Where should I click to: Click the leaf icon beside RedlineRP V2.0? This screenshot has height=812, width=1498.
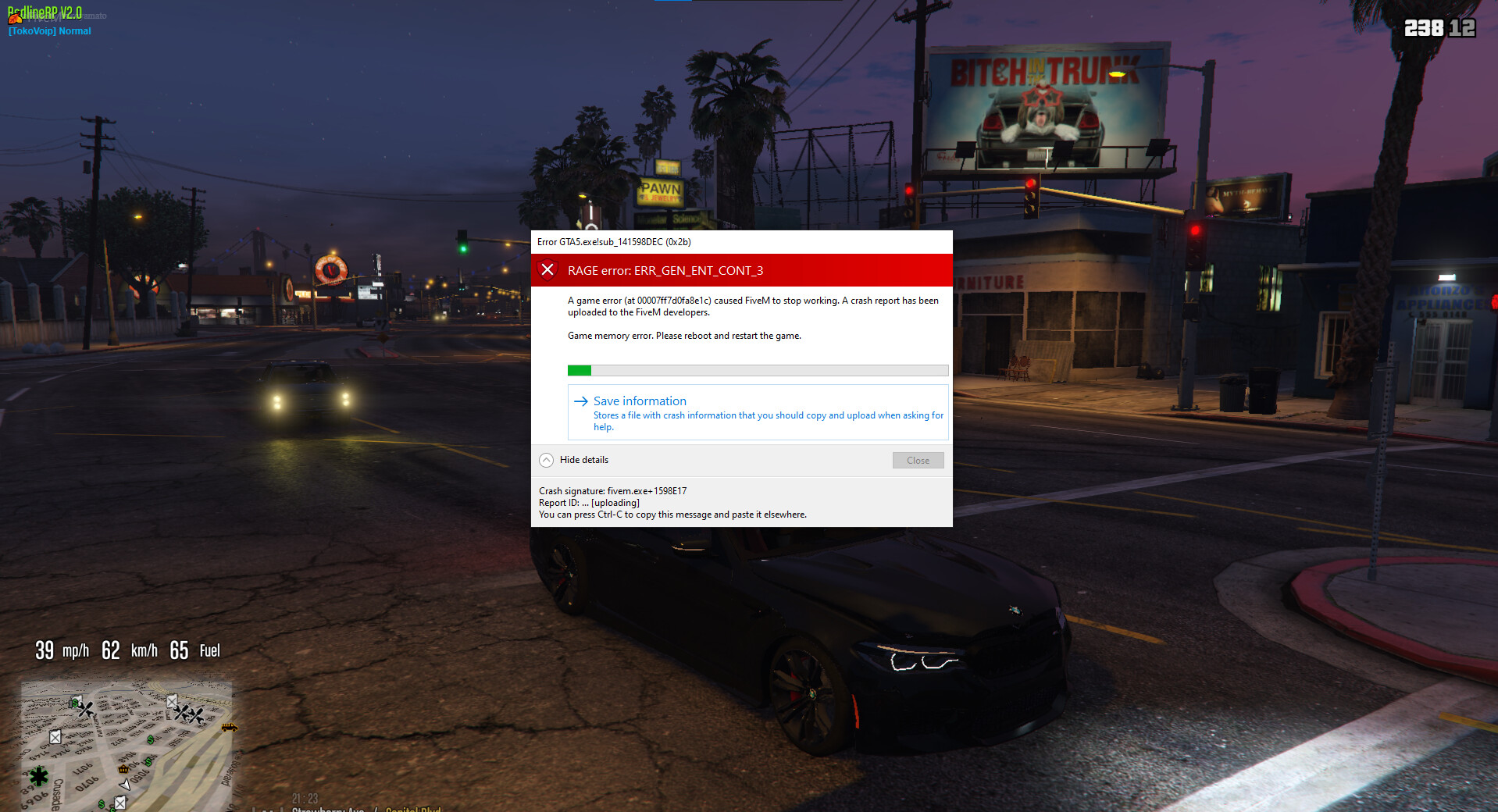pyautogui.click(x=15, y=19)
